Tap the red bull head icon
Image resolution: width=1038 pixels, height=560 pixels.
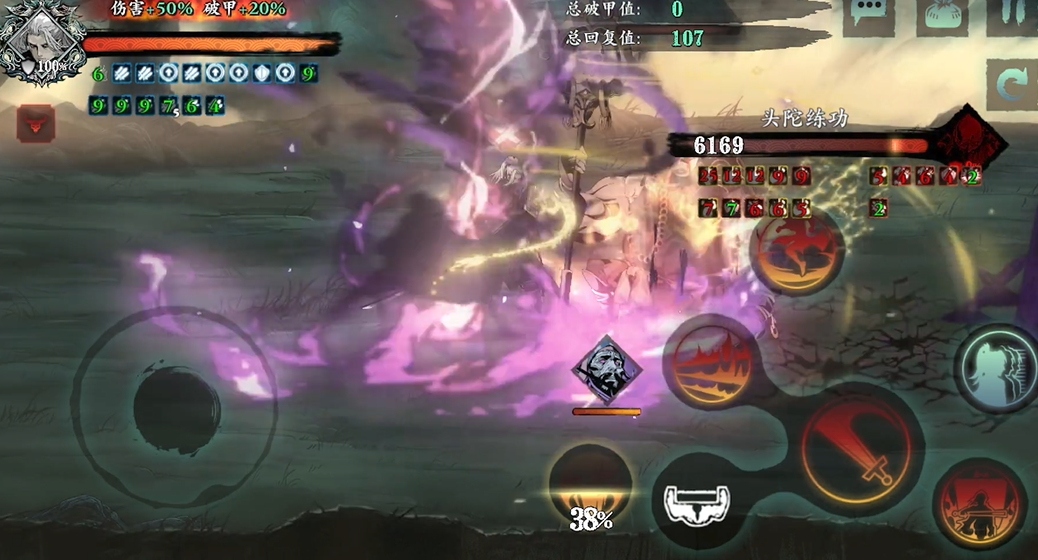point(36,123)
